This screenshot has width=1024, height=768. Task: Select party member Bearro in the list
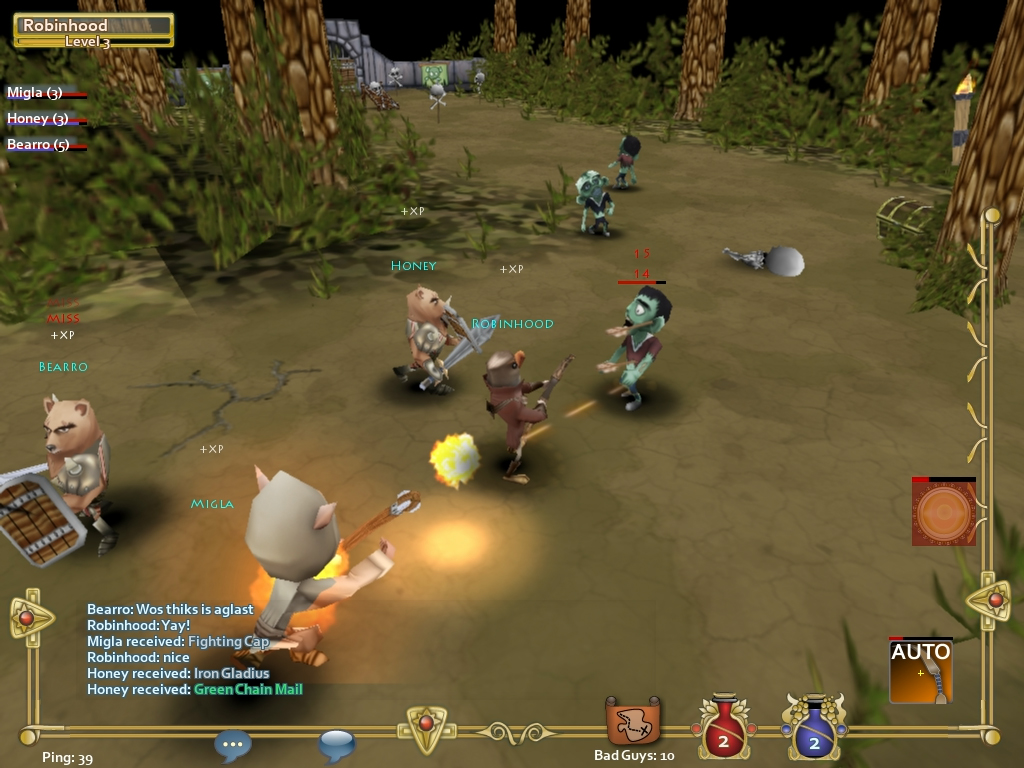tap(39, 145)
